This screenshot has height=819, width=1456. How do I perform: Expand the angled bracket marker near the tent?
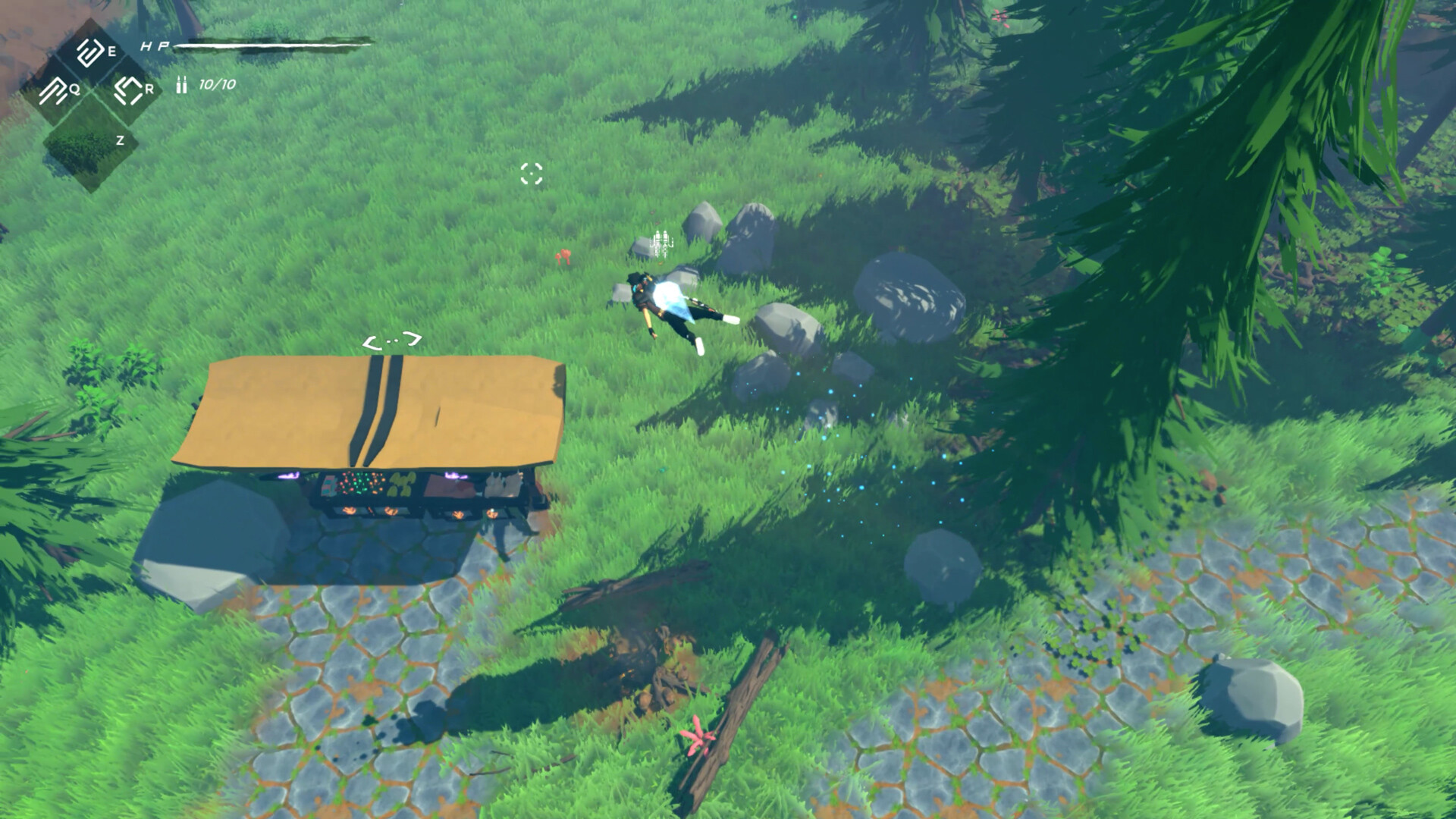point(394,340)
